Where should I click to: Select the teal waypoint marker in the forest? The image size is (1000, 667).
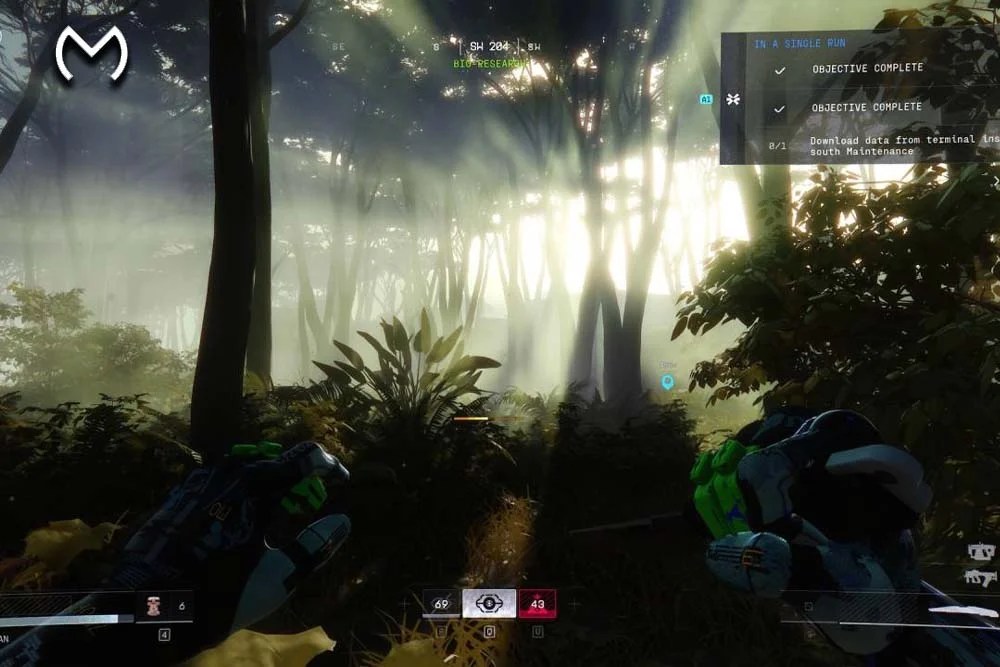coord(667,381)
